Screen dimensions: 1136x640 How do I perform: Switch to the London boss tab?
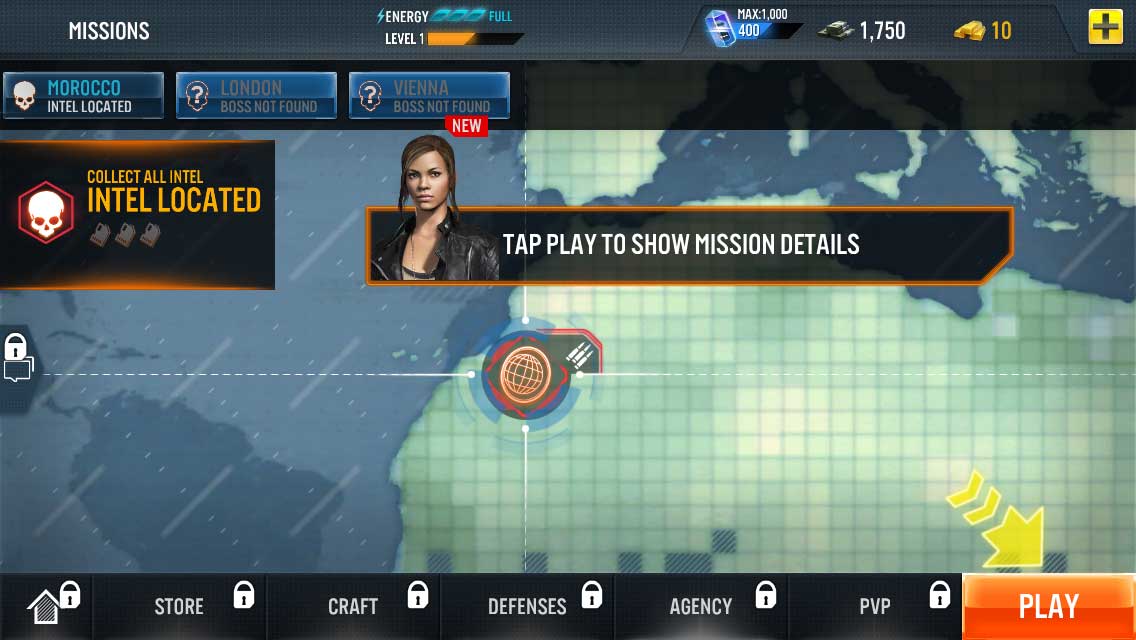pyautogui.click(x=256, y=96)
